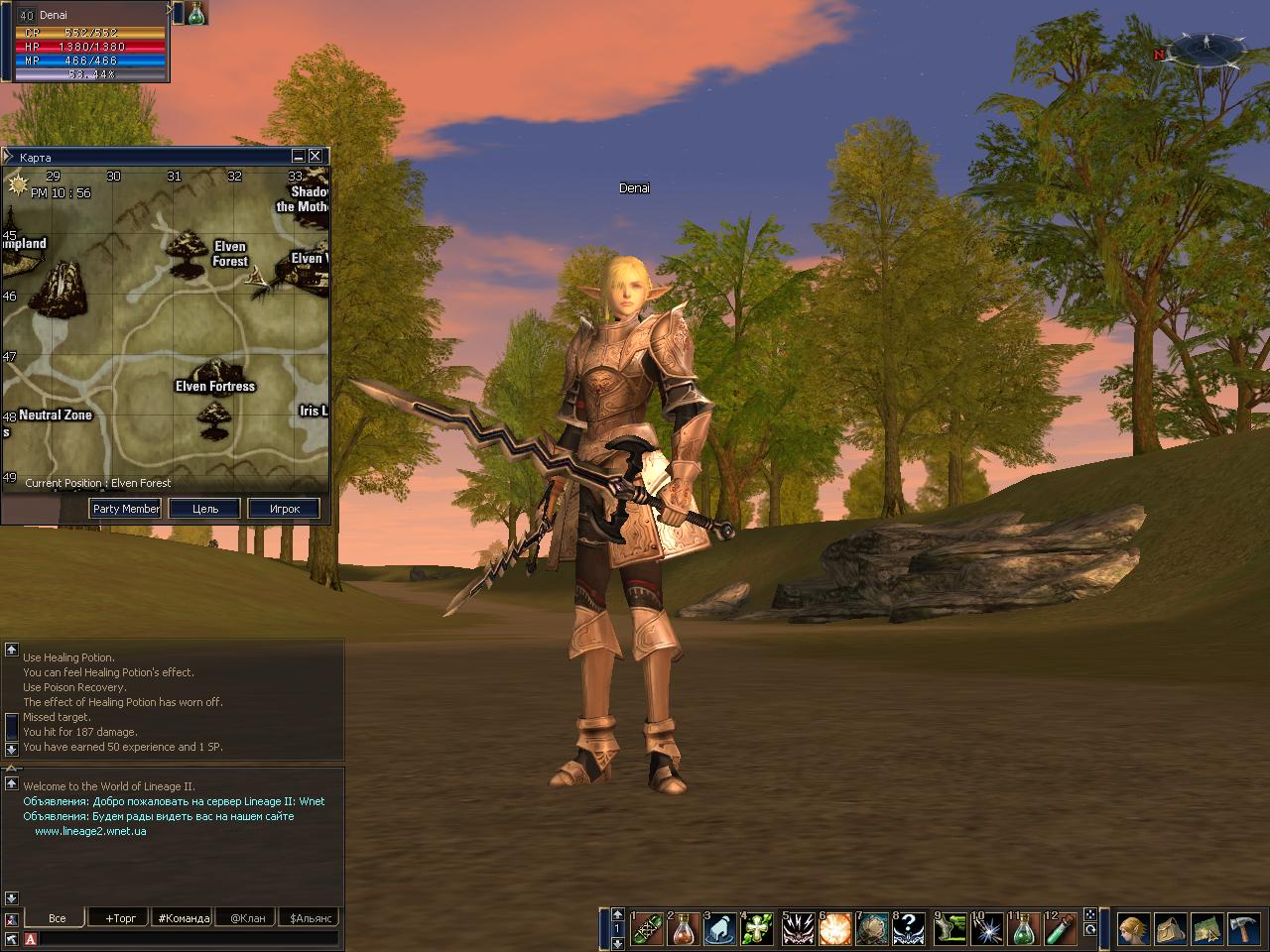Viewport: 1270px width, 952px height.
Task: Use the red healing potion in slot 2
Action: (x=683, y=929)
